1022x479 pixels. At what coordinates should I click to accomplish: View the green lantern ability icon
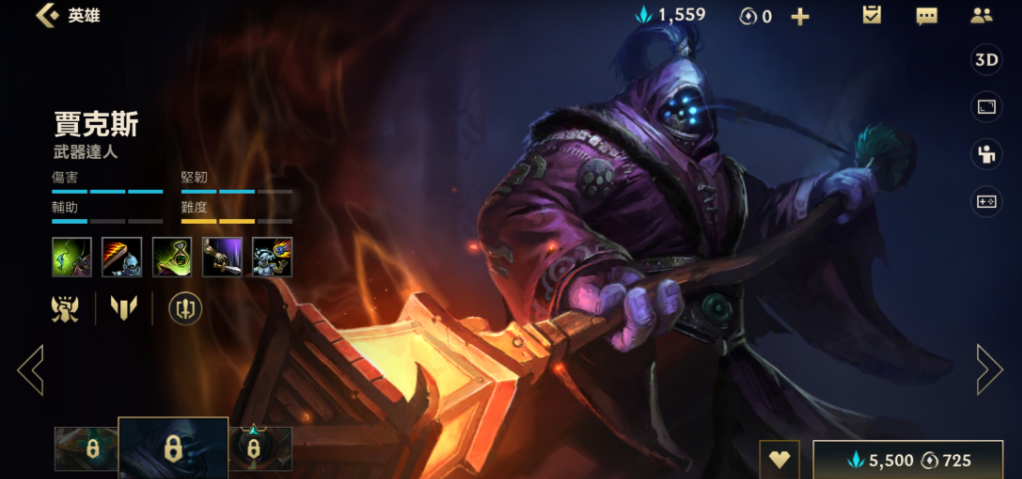[x=172, y=257]
